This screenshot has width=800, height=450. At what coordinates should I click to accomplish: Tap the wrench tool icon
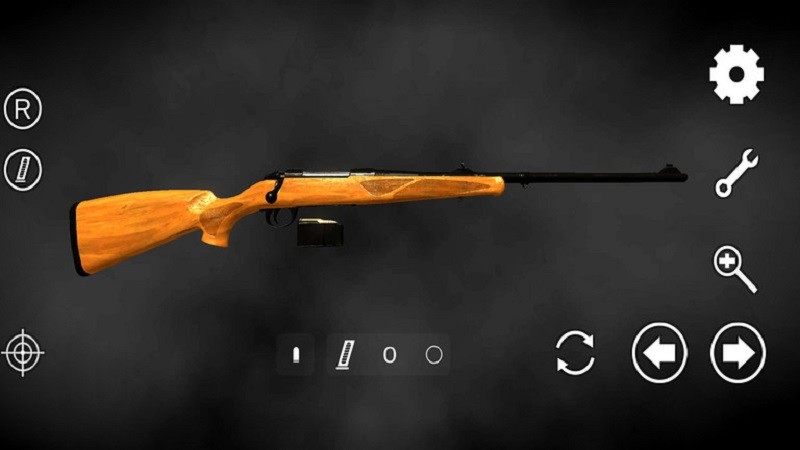[737, 172]
